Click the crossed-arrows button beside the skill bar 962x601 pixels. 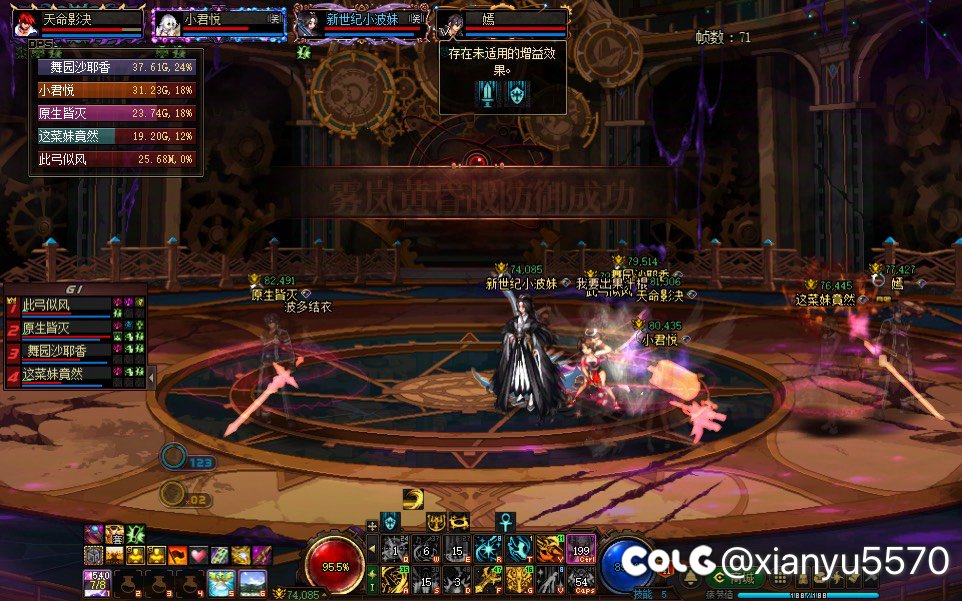coord(372,524)
